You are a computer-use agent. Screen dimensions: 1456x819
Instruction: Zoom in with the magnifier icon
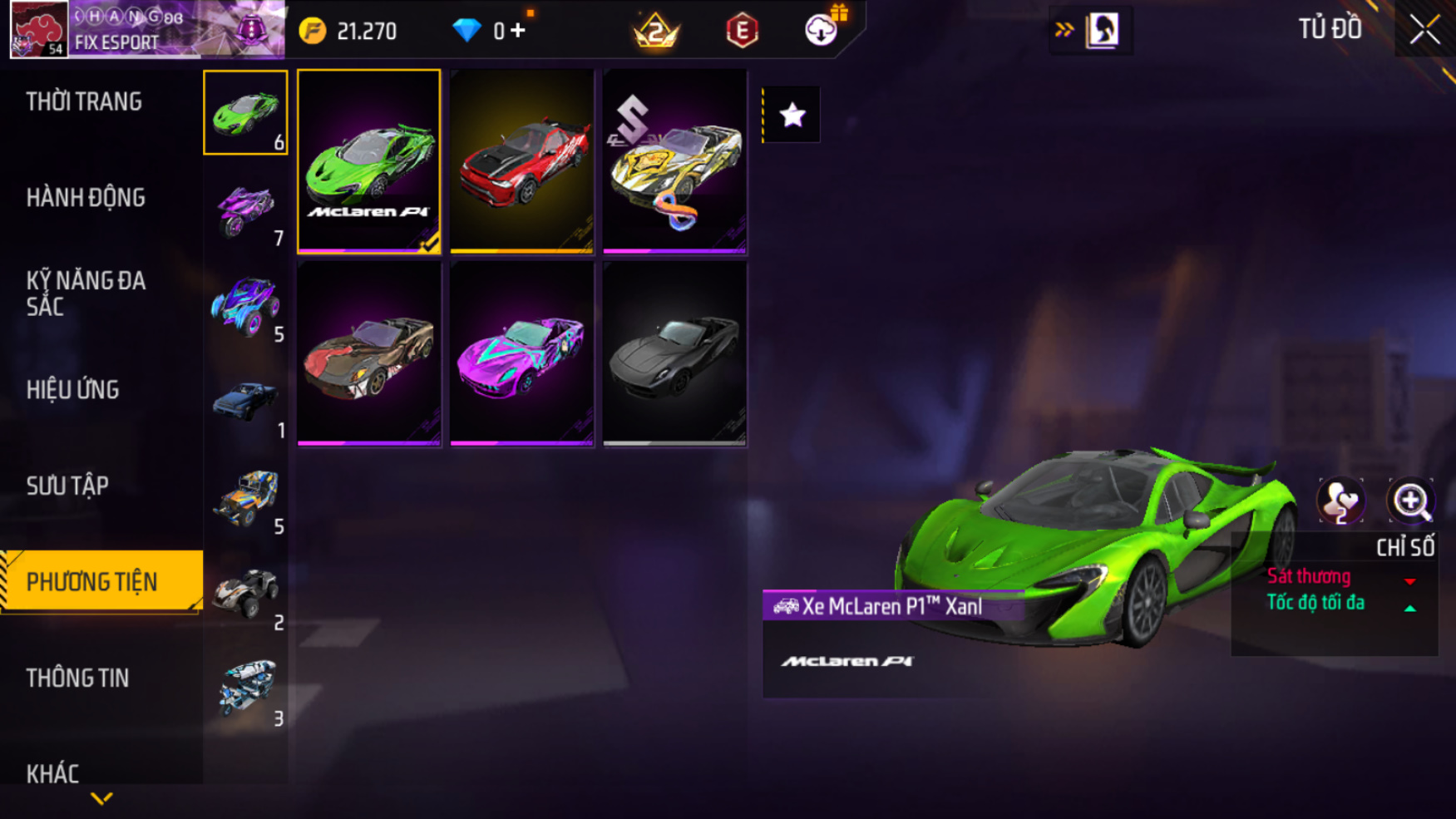(x=1410, y=501)
